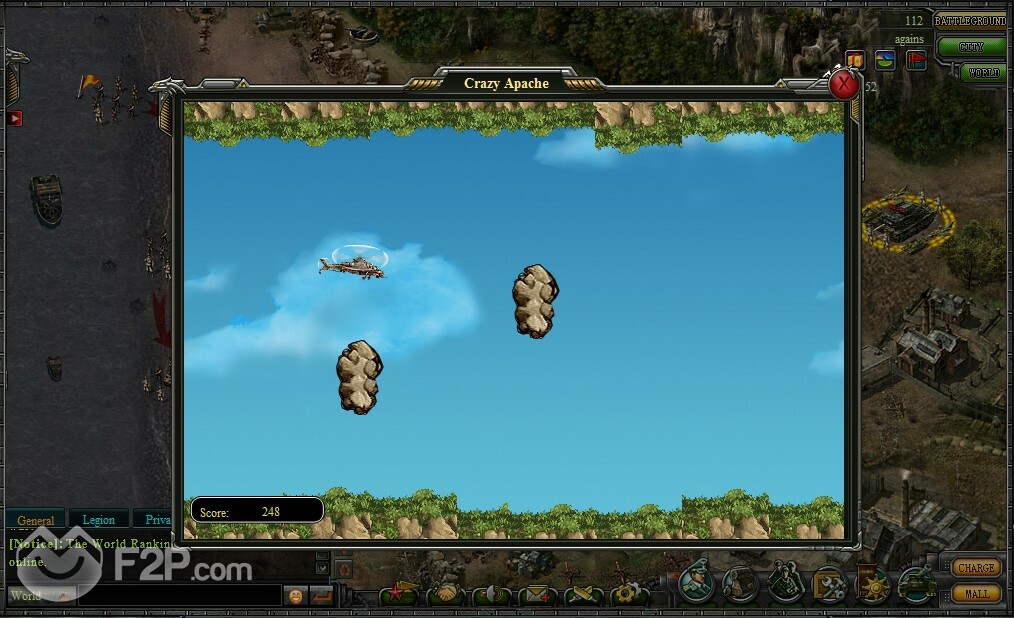1014x618 pixels.
Task: Switch to the General chat tab
Action: tap(36, 520)
